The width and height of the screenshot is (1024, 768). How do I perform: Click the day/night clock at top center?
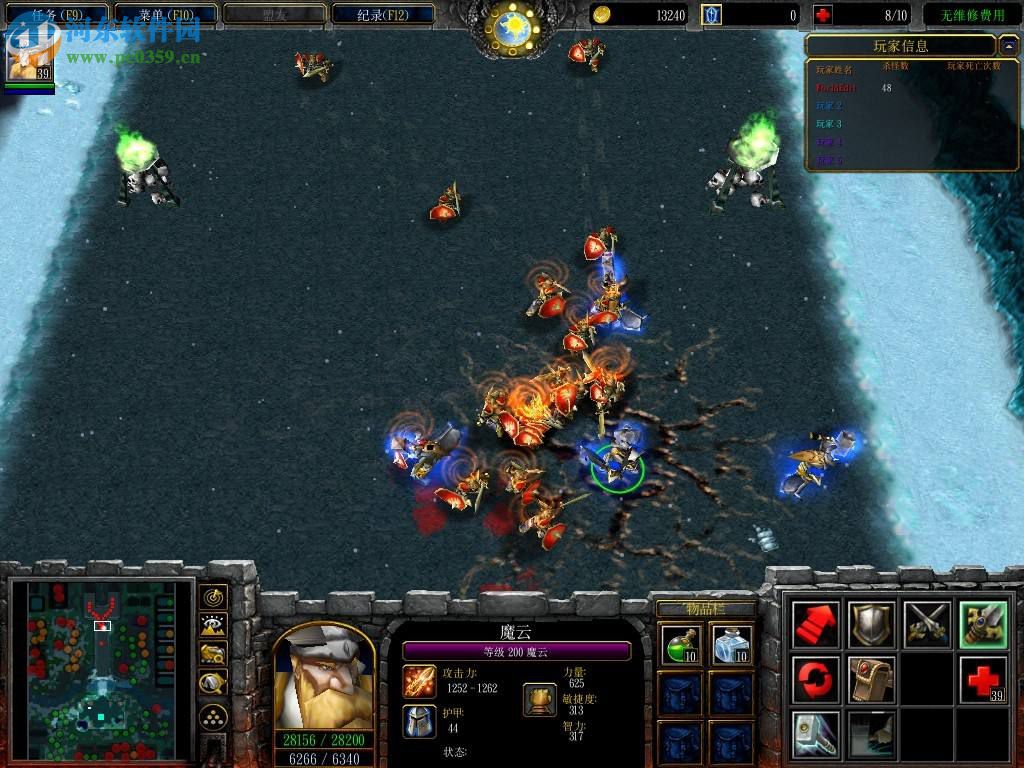512,28
